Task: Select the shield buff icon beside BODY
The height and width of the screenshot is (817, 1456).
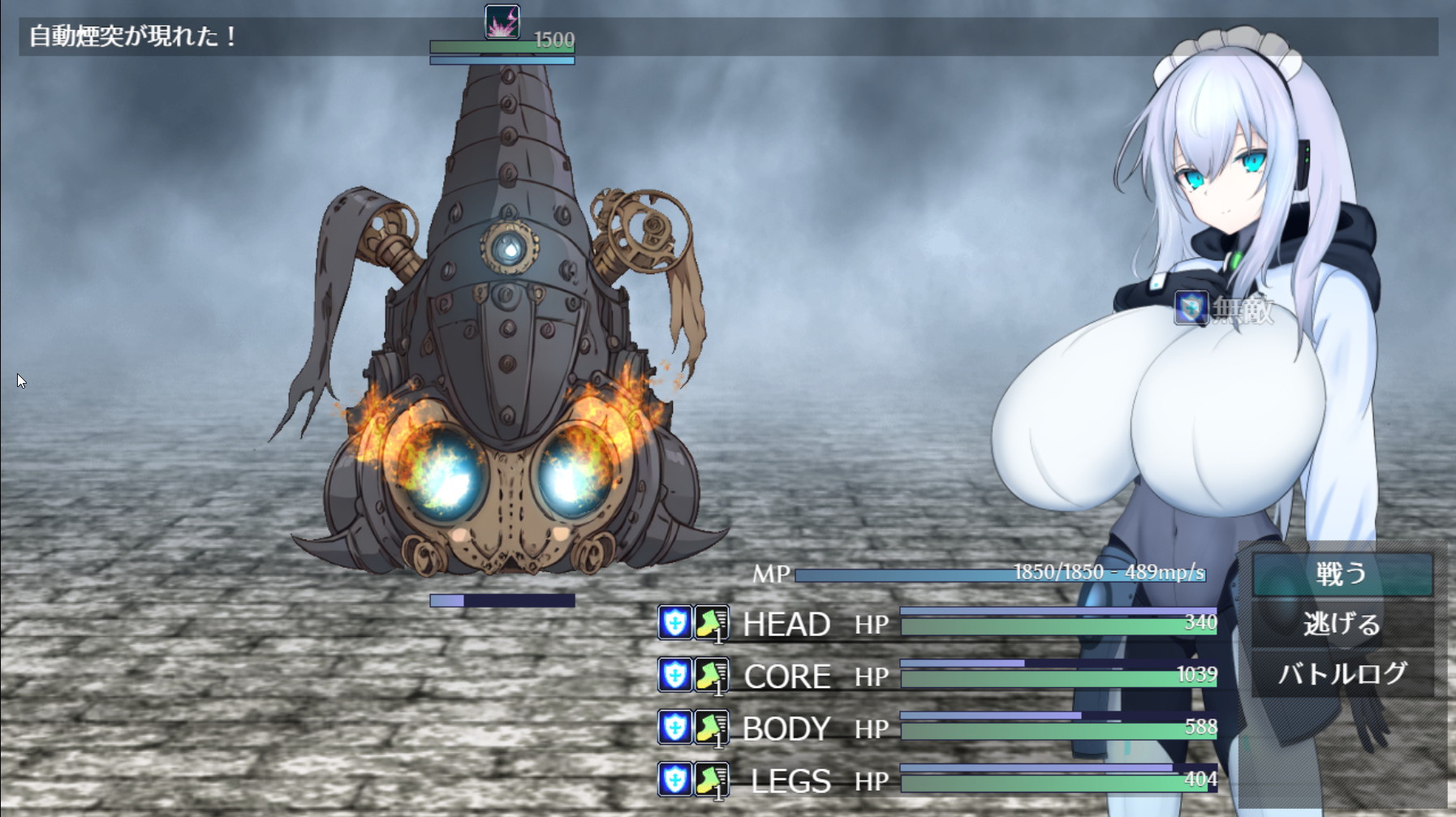Action: pos(674,727)
